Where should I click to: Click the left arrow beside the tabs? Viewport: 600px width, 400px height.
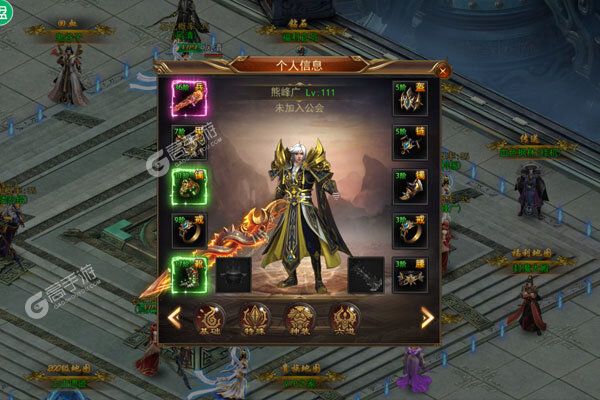(174, 318)
